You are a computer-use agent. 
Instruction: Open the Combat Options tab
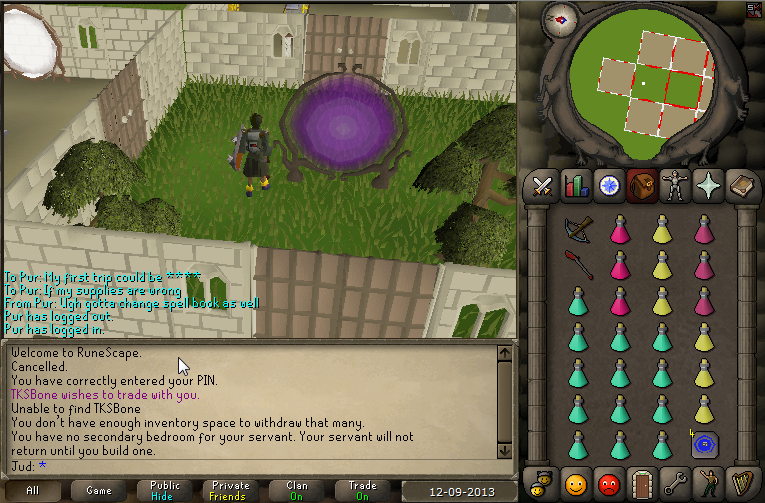(543, 185)
